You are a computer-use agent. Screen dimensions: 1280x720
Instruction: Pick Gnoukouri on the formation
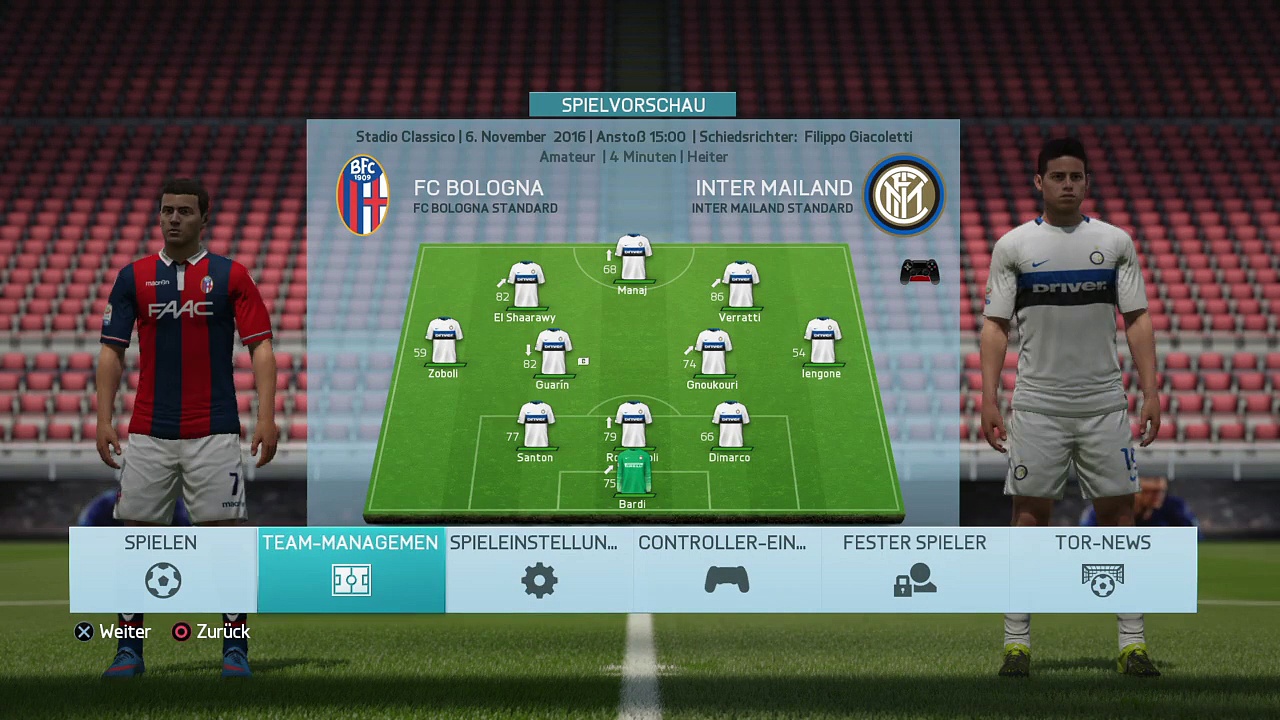tap(713, 353)
